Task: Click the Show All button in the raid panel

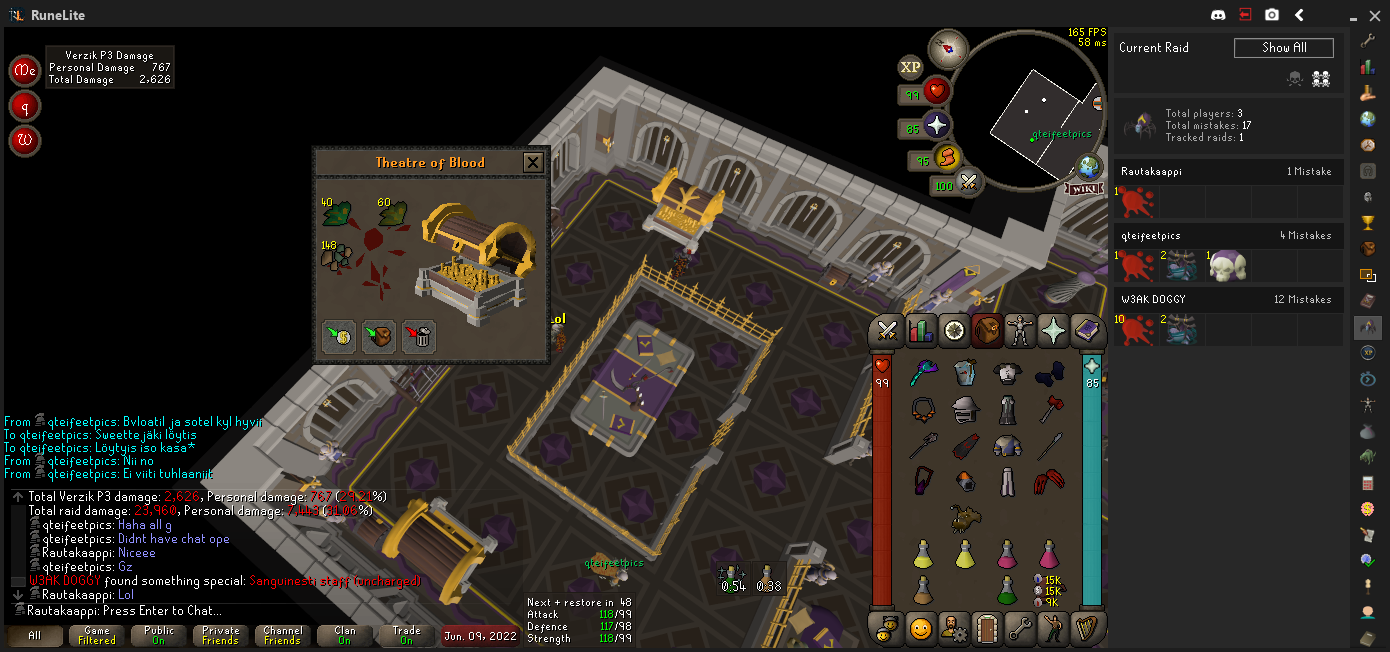Action: click(1283, 48)
